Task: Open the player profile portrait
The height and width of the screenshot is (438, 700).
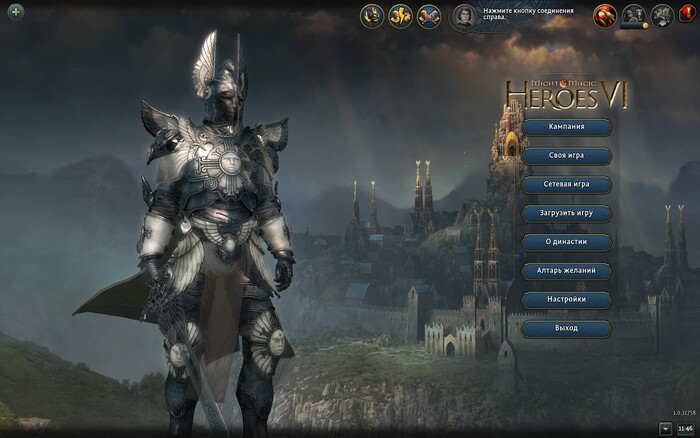Action: coord(465,16)
